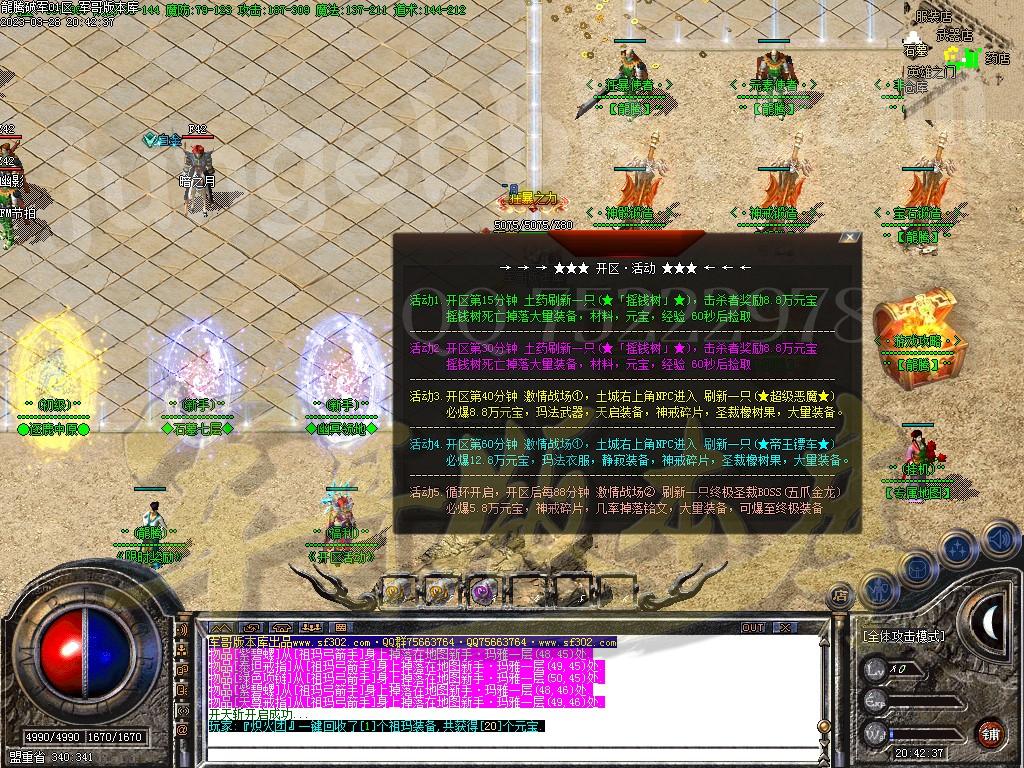Click the OUT button above chat
1024x768 pixels.
(x=753, y=627)
